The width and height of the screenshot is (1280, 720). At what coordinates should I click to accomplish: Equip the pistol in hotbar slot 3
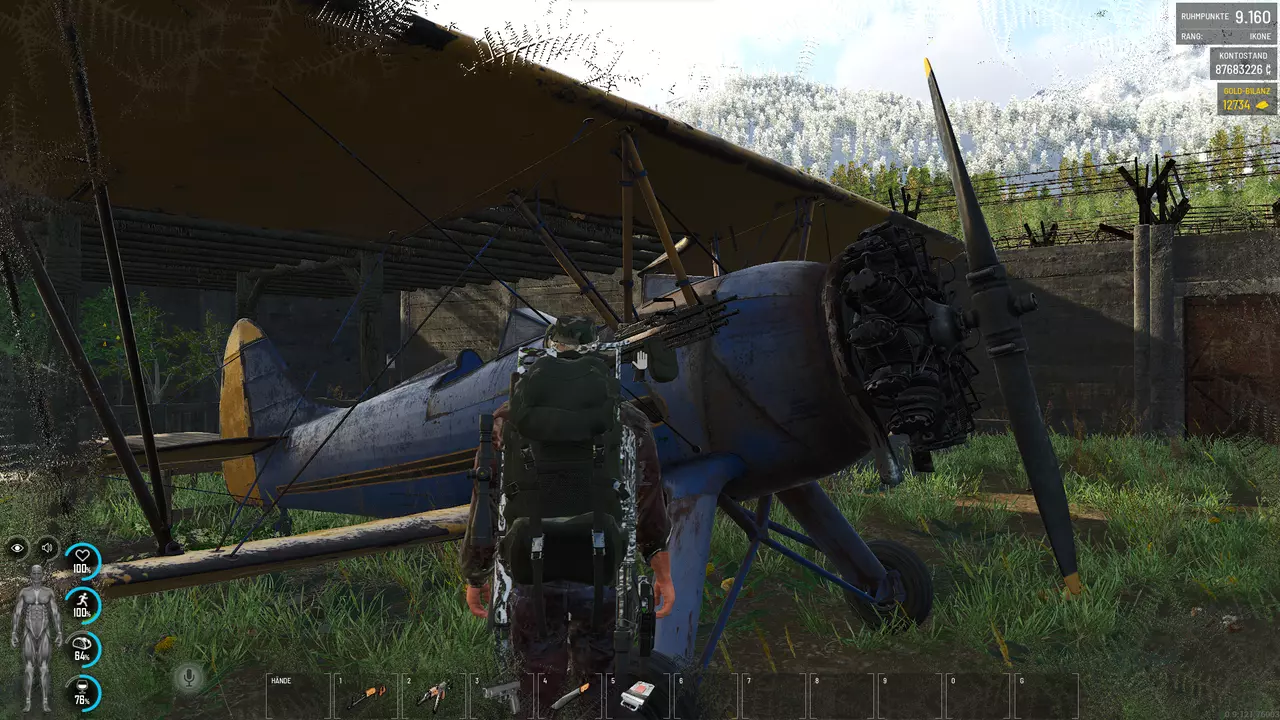502,695
